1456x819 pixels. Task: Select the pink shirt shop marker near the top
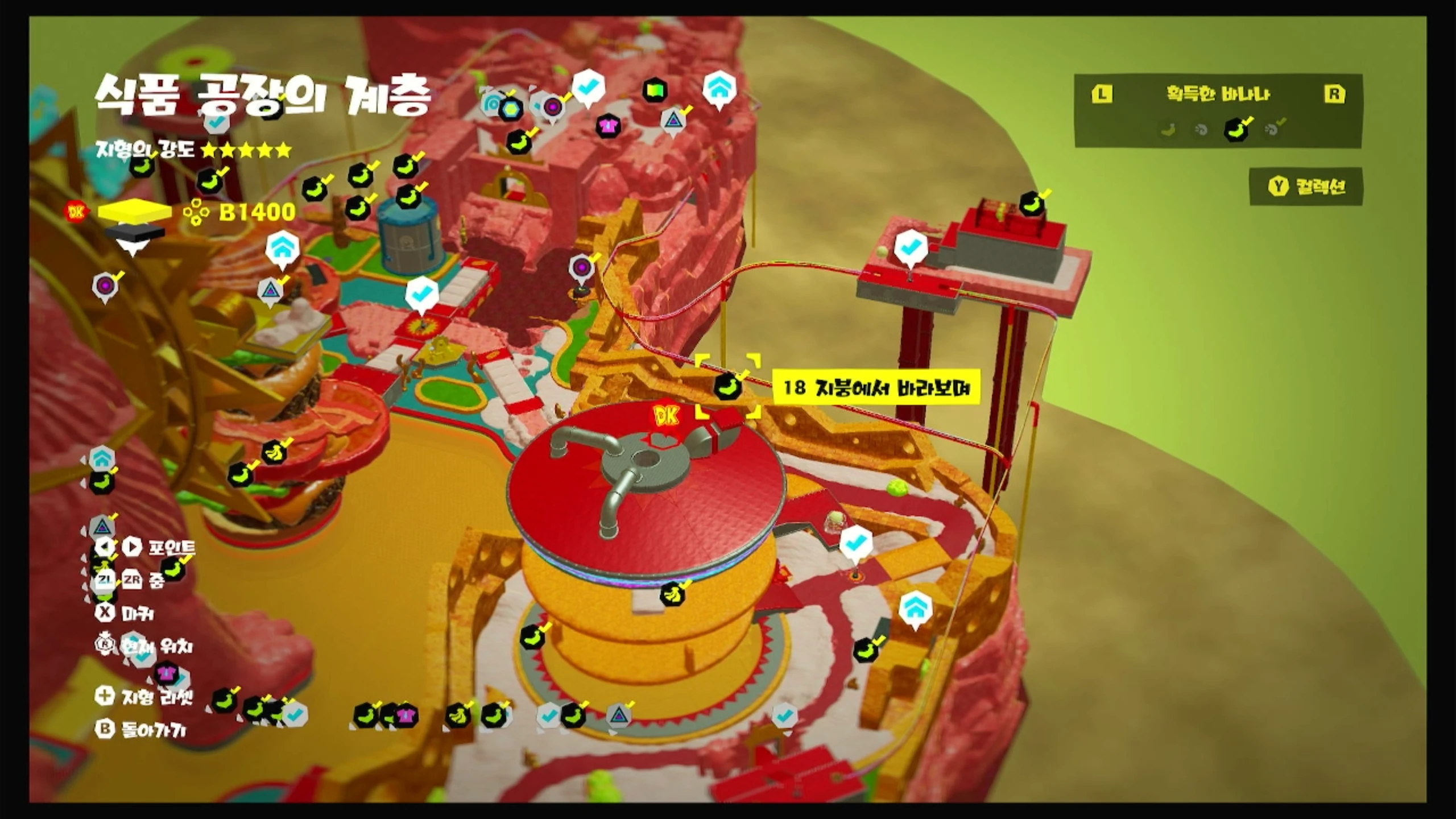pos(608,125)
